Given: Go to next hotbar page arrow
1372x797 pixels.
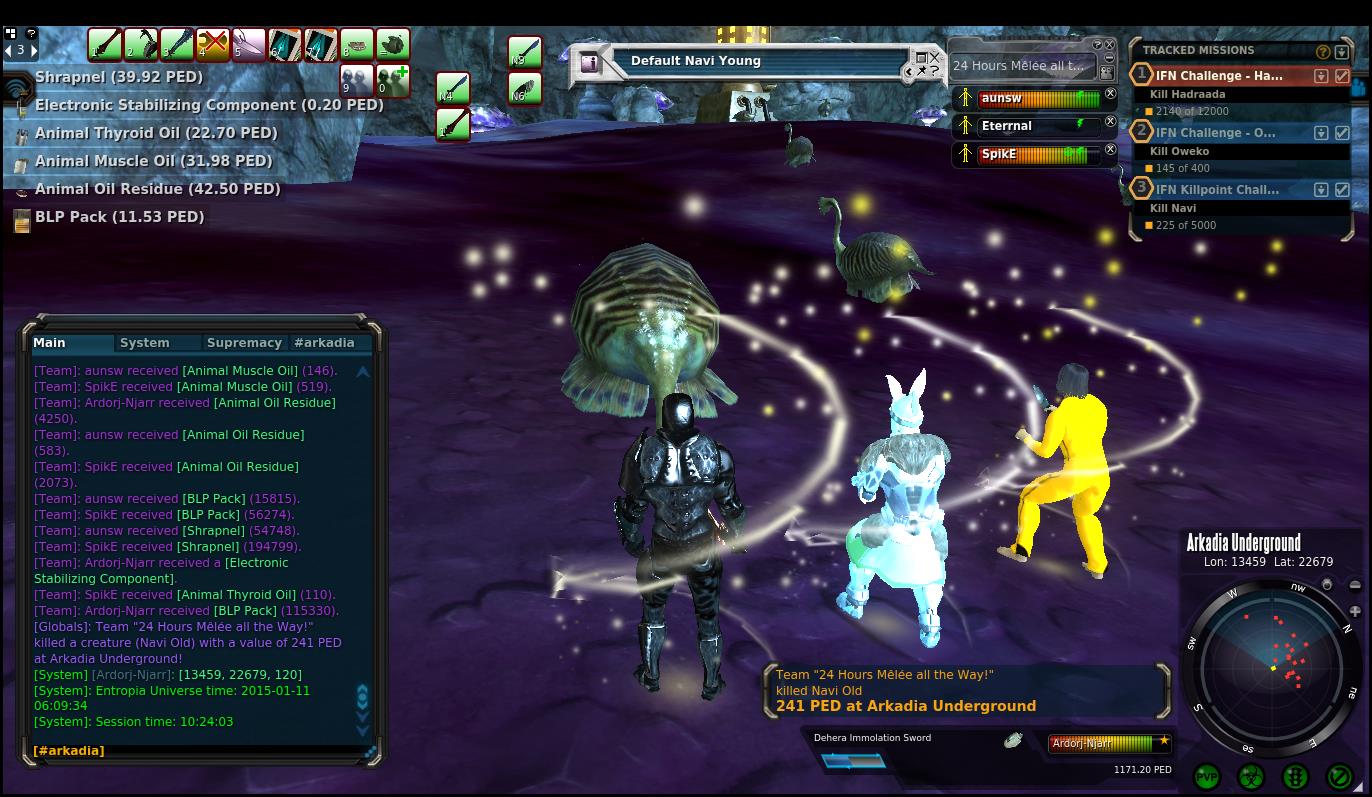Looking at the screenshot, I should (33, 50).
